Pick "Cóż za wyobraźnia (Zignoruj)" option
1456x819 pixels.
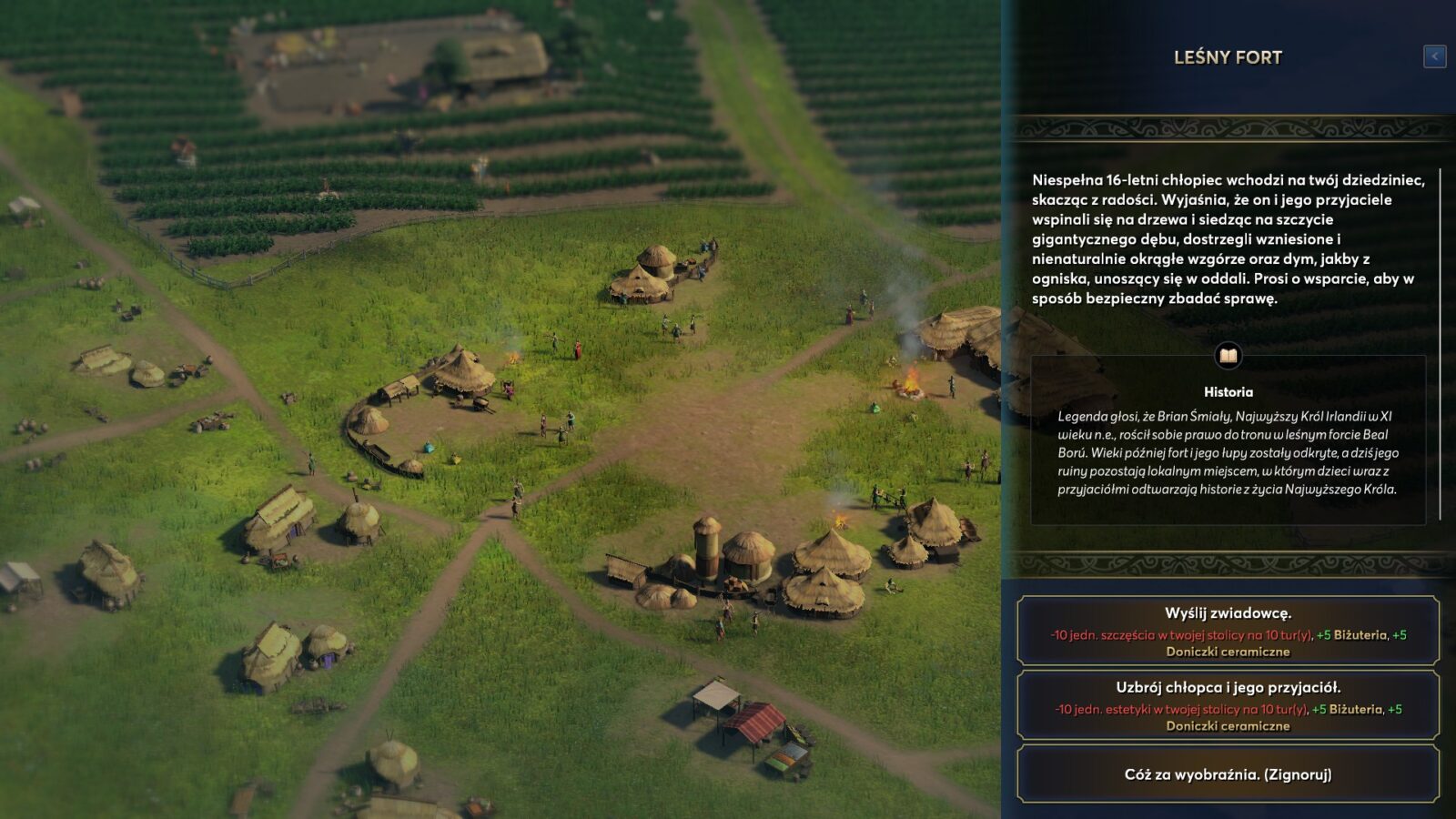click(1228, 774)
